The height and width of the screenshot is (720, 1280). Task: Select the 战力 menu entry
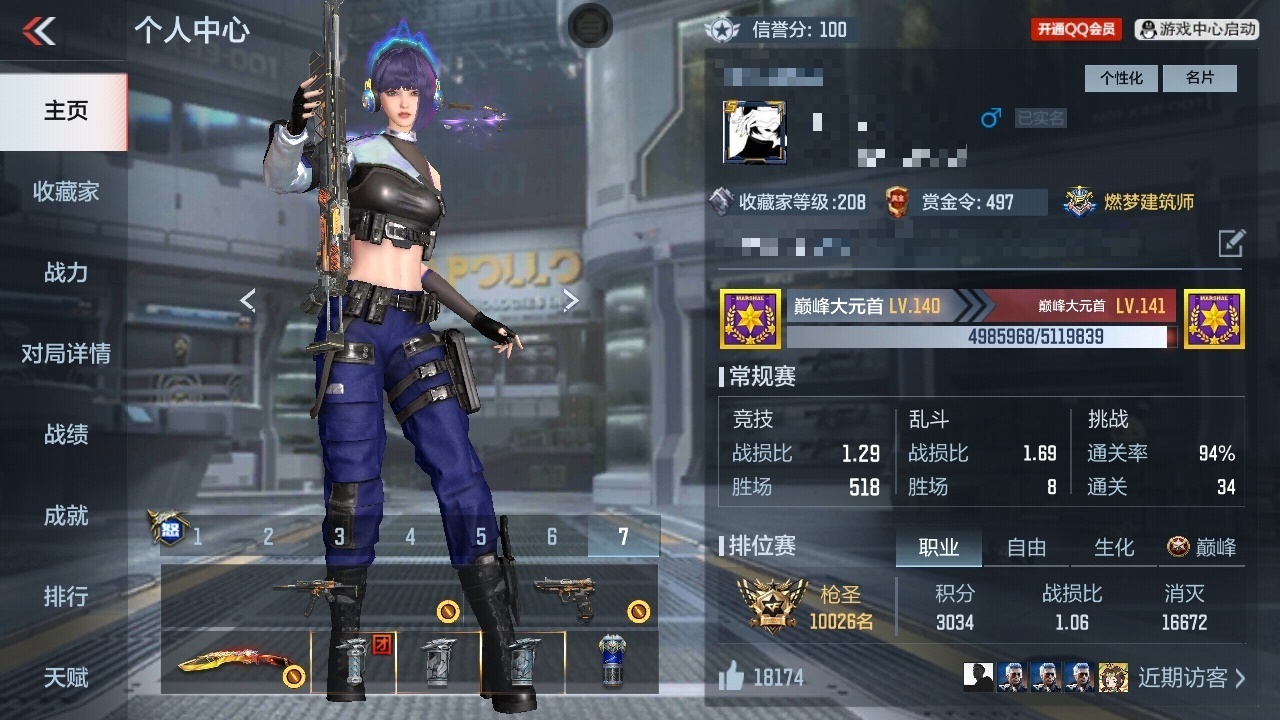point(65,272)
